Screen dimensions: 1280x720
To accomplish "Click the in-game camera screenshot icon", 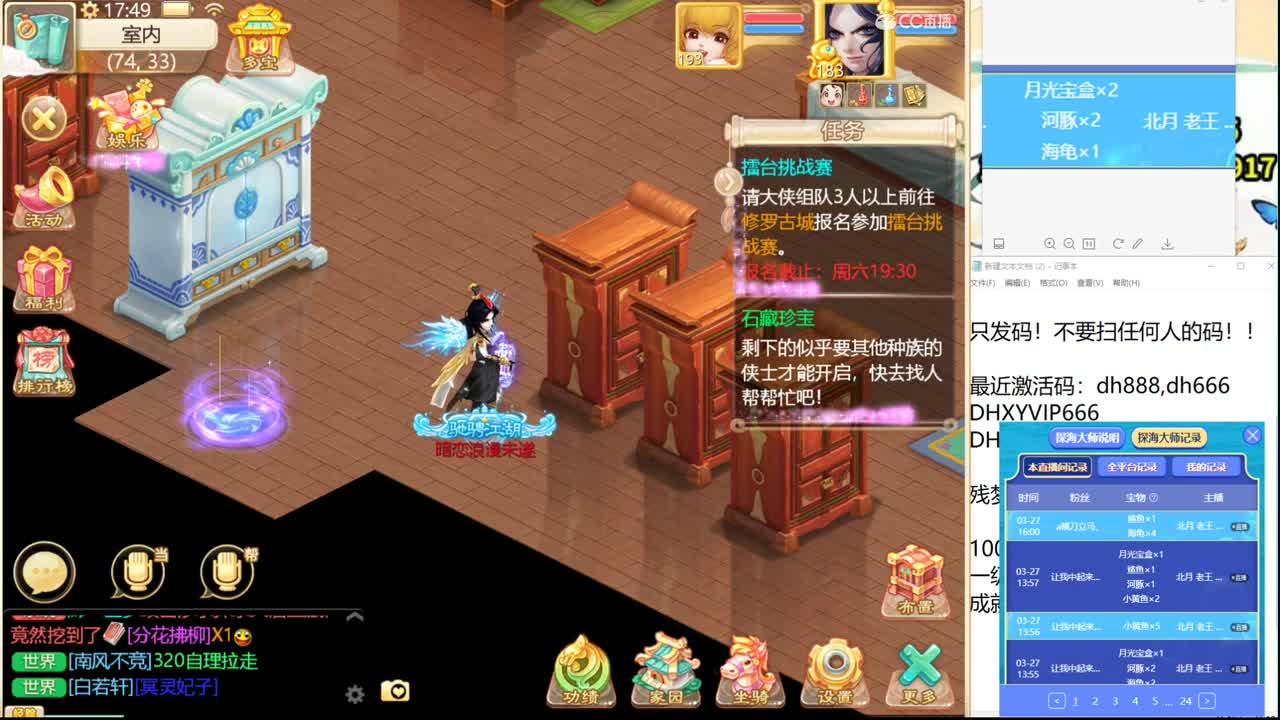I will pyautogui.click(x=394, y=691).
